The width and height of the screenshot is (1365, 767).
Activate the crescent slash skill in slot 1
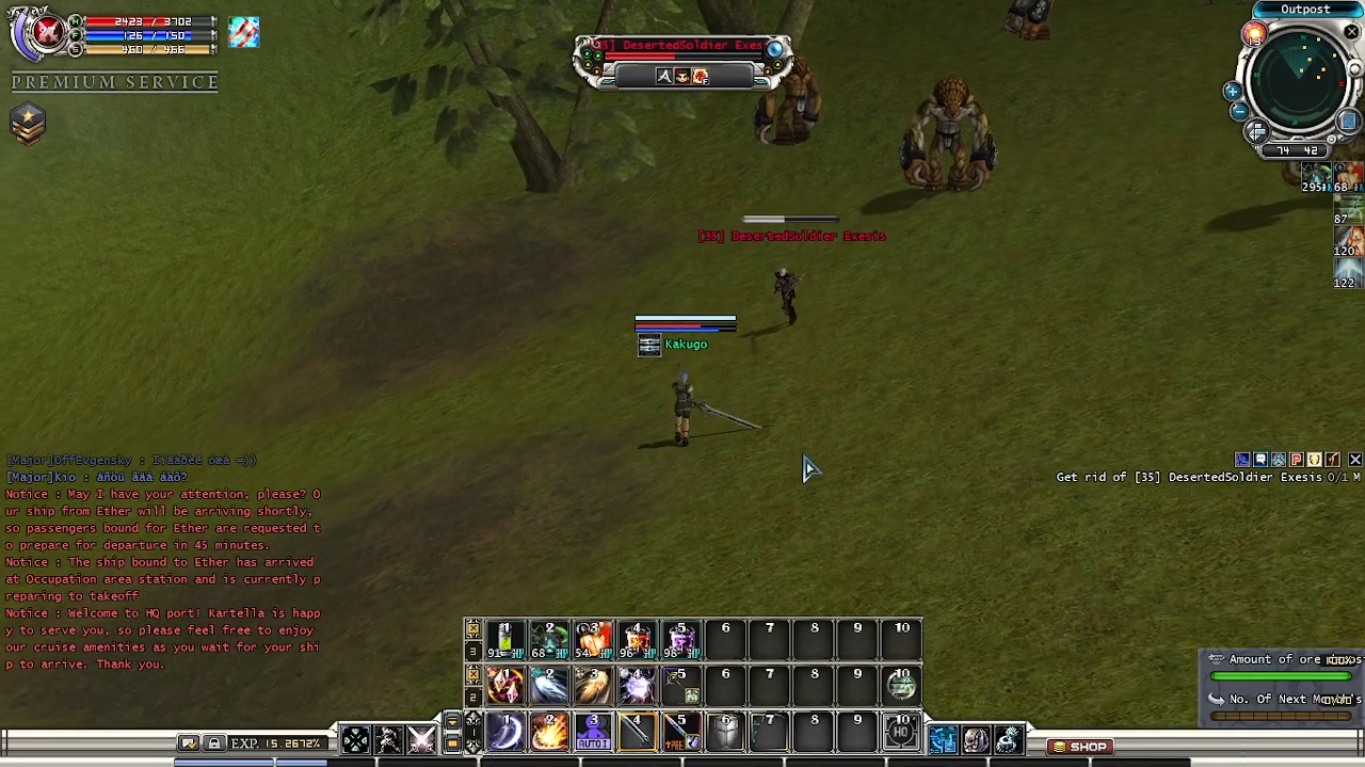click(506, 732)
